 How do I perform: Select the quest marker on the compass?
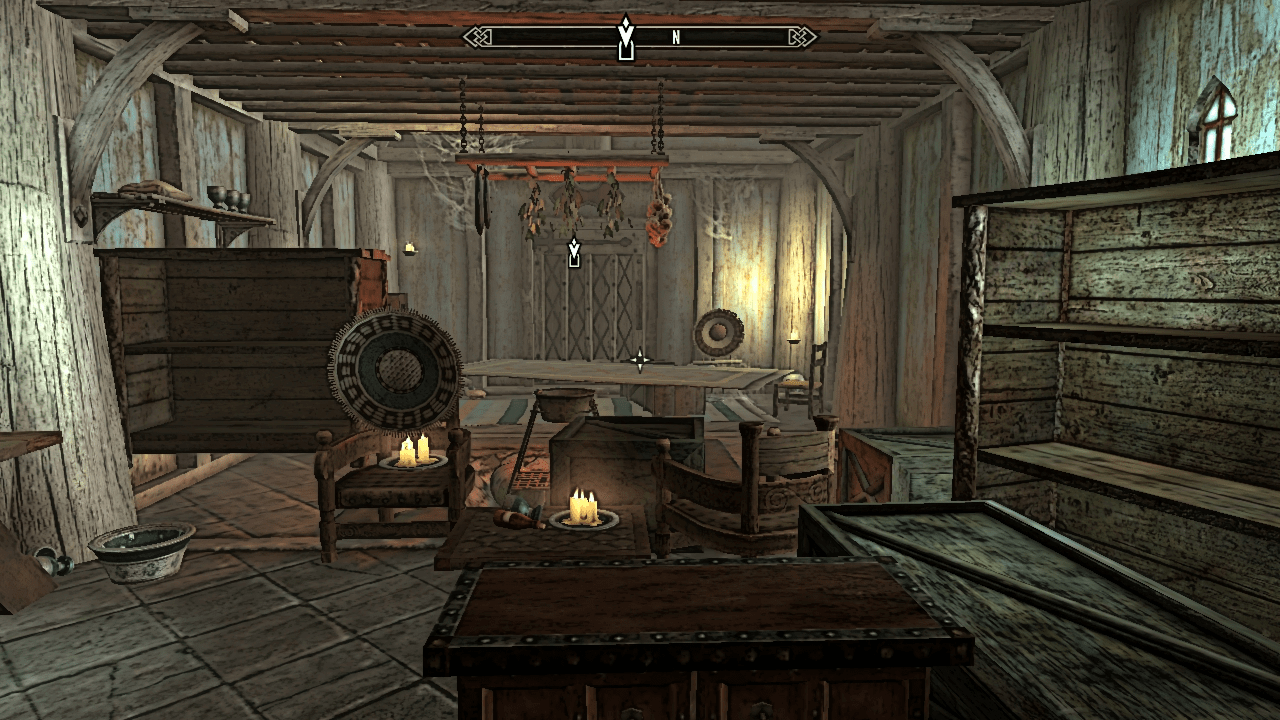coord(626,39)
